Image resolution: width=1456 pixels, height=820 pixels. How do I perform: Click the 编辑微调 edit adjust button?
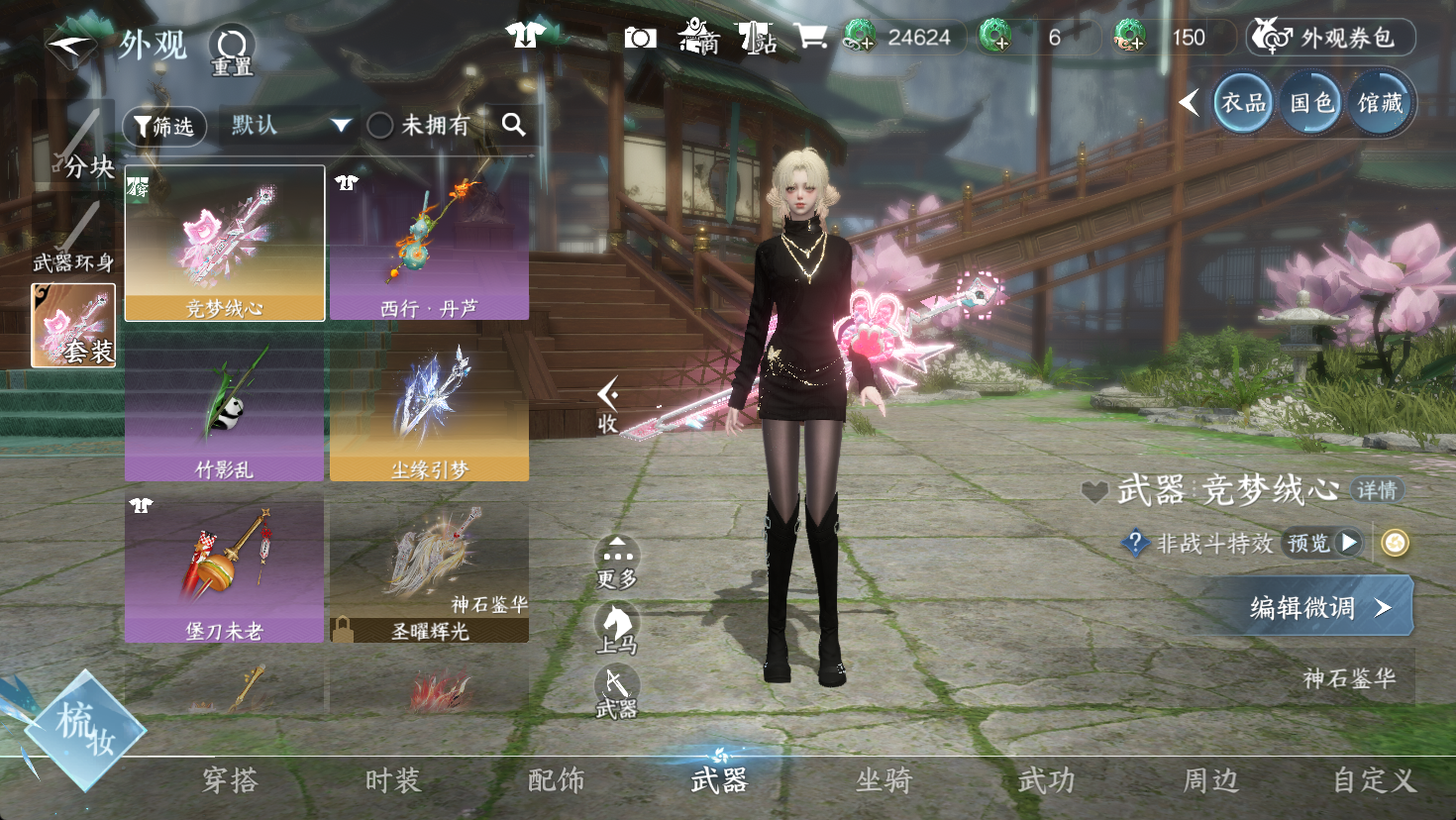point(1309,607)
